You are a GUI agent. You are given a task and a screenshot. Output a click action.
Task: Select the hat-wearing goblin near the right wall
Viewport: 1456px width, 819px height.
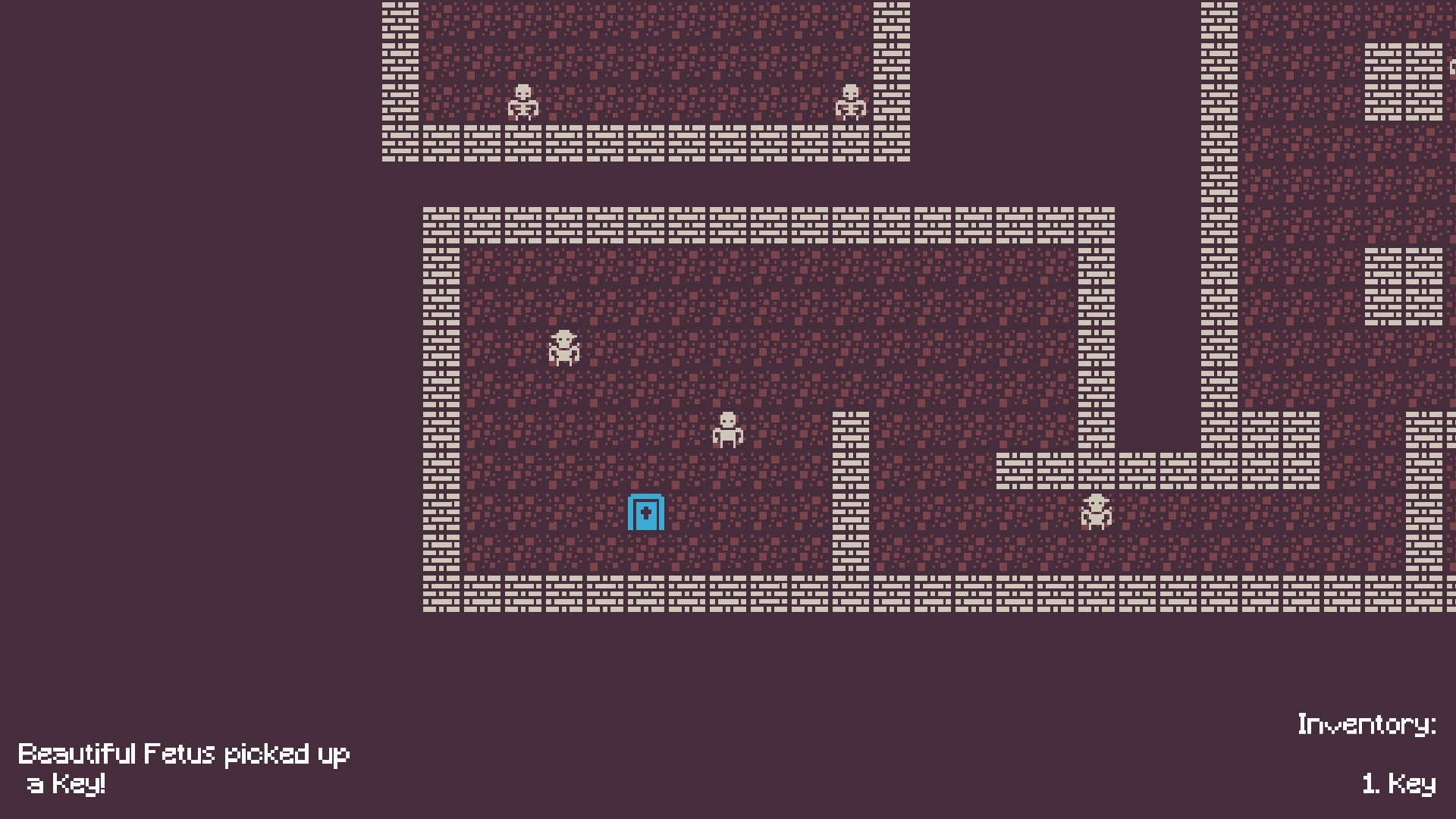click(1096, 512)
